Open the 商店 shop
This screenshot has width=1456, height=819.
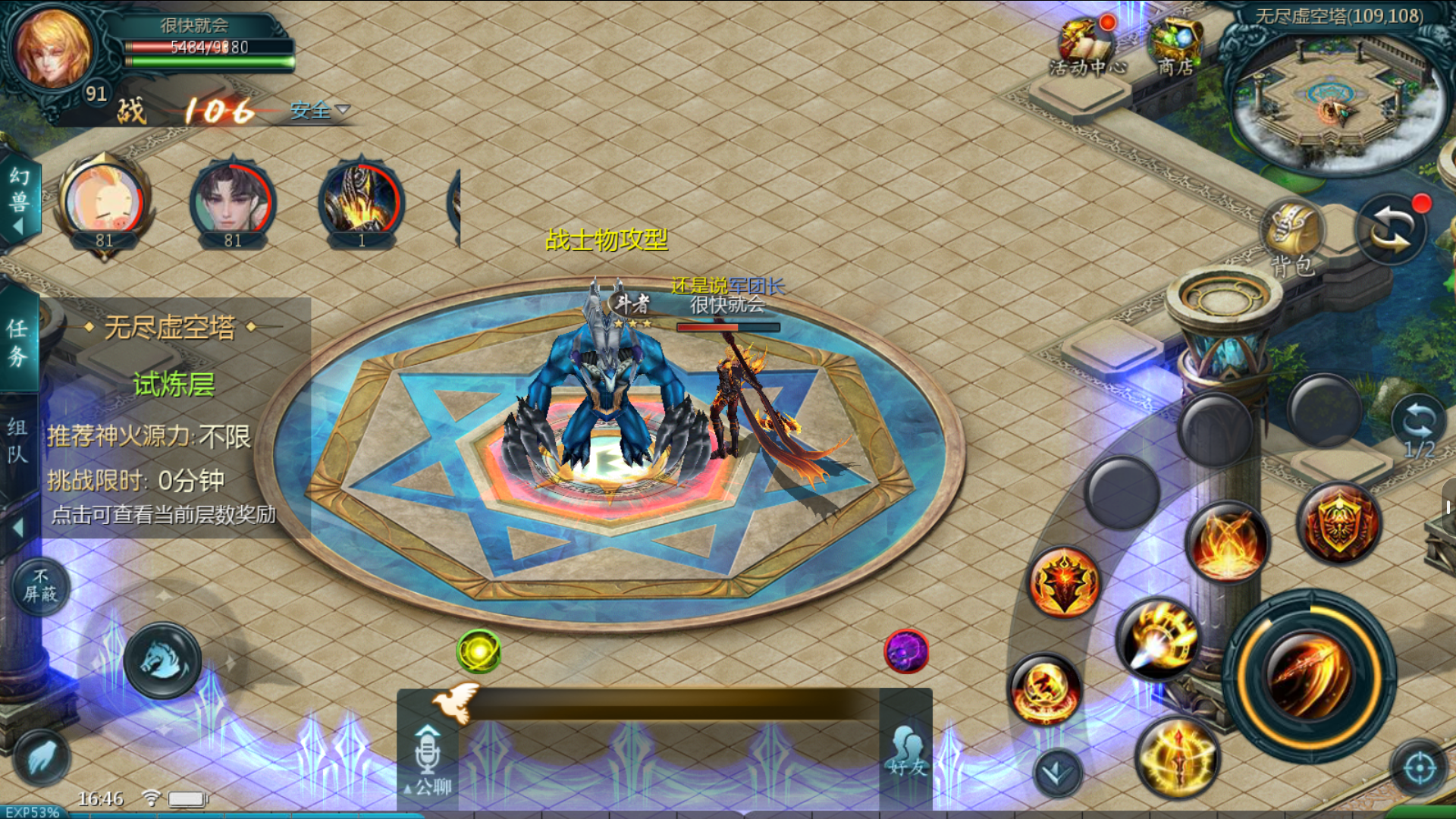(1175, 47)
